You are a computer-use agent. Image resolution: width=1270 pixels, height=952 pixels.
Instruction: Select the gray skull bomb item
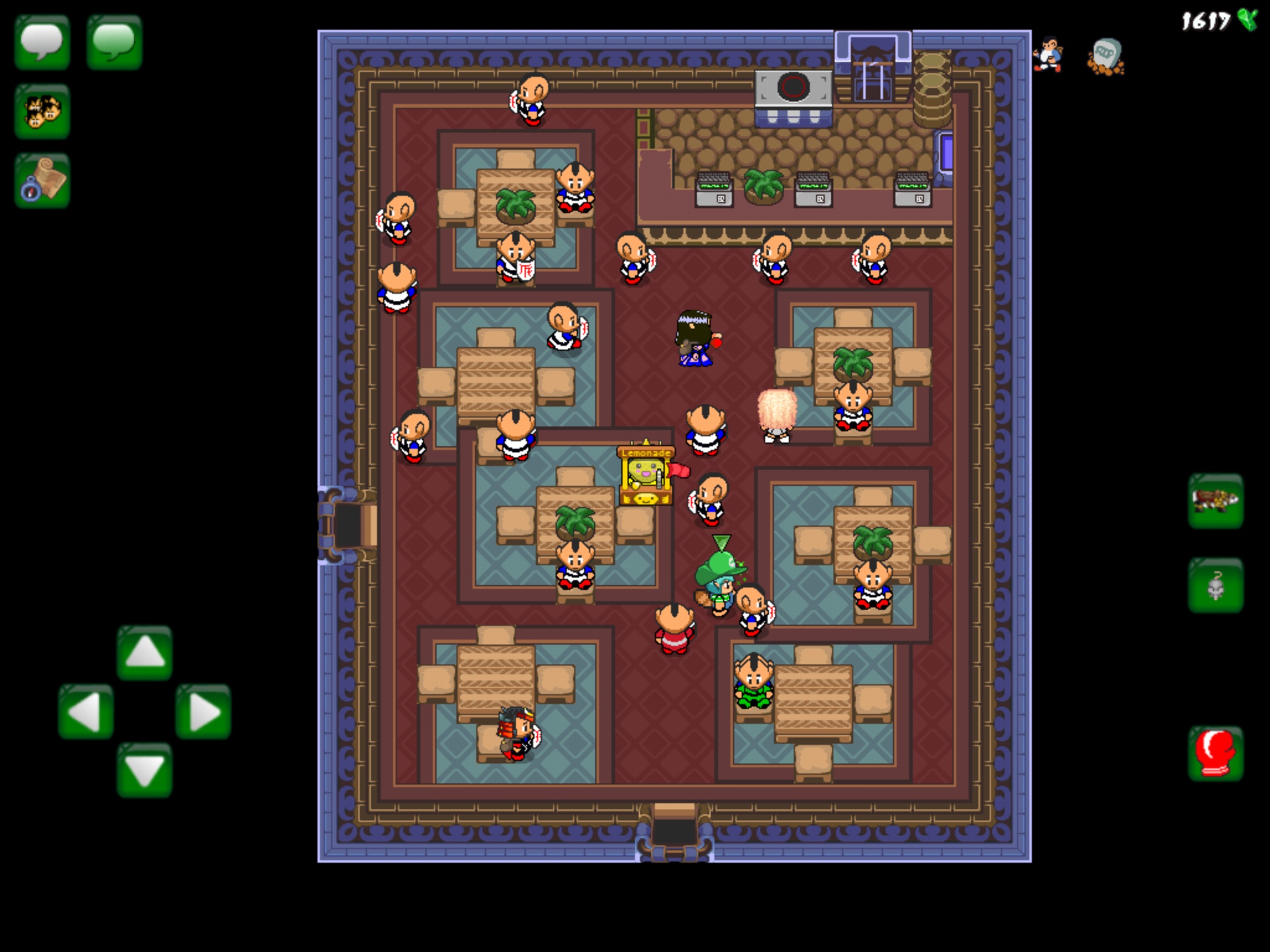click(1215, 585)
